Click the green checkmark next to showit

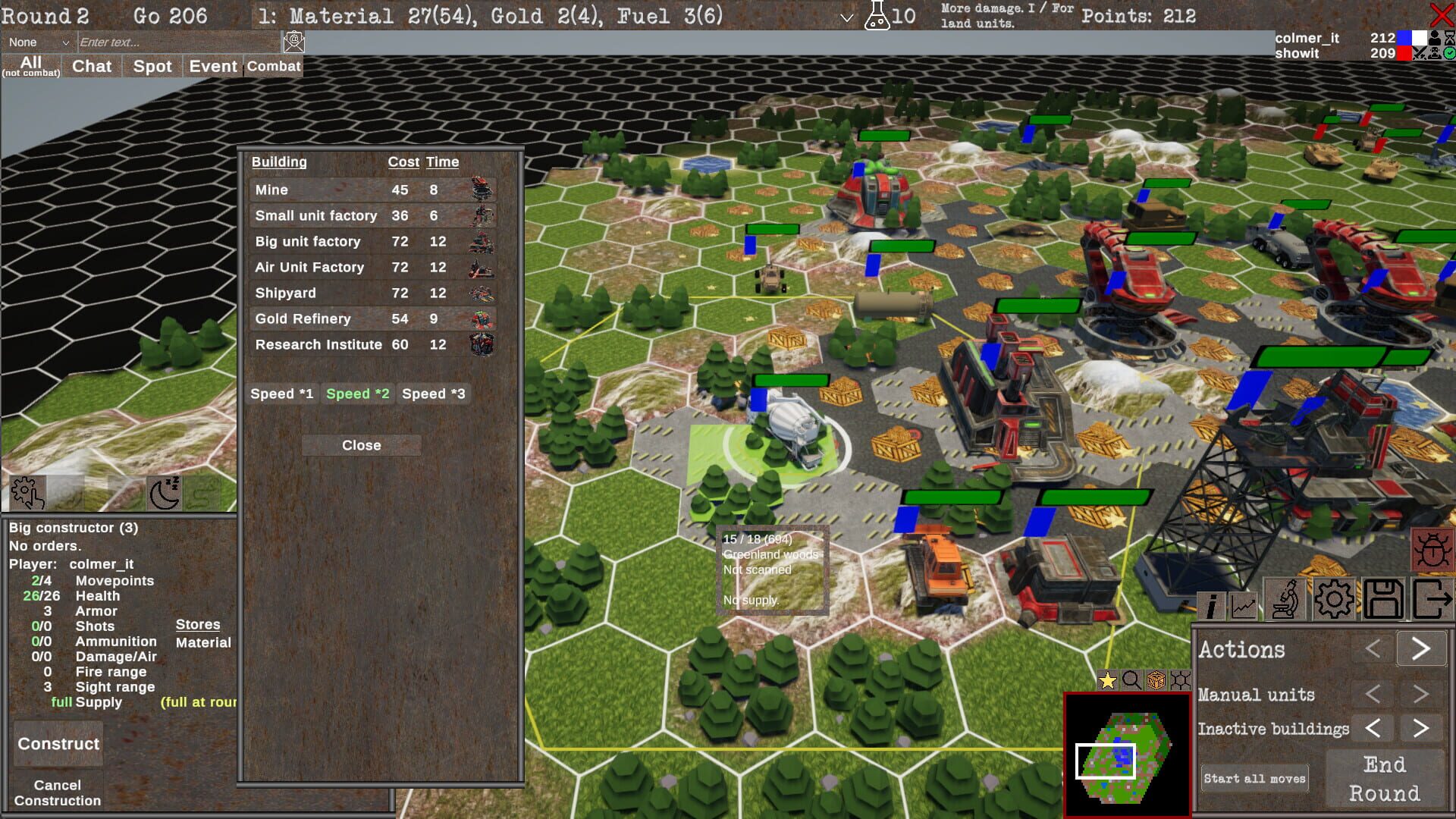pyautogui.click(x=1449, y=54)
